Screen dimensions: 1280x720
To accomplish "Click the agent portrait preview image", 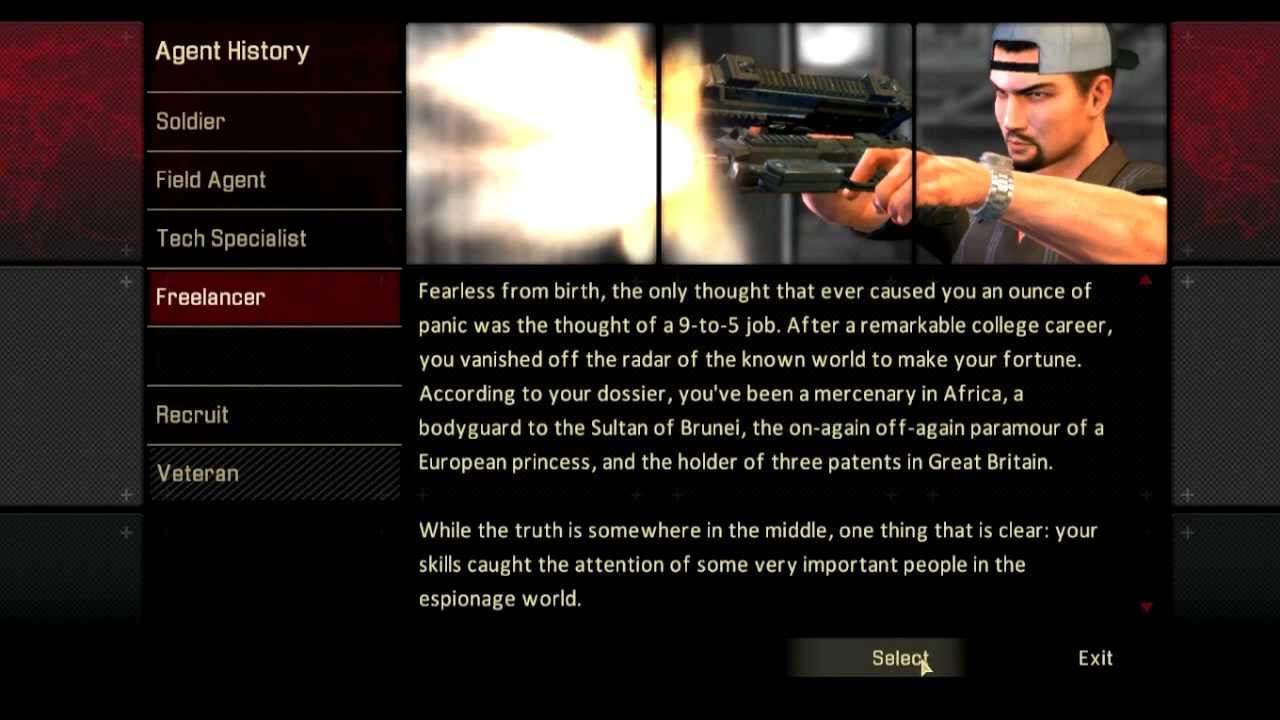I will [1040, 140].
